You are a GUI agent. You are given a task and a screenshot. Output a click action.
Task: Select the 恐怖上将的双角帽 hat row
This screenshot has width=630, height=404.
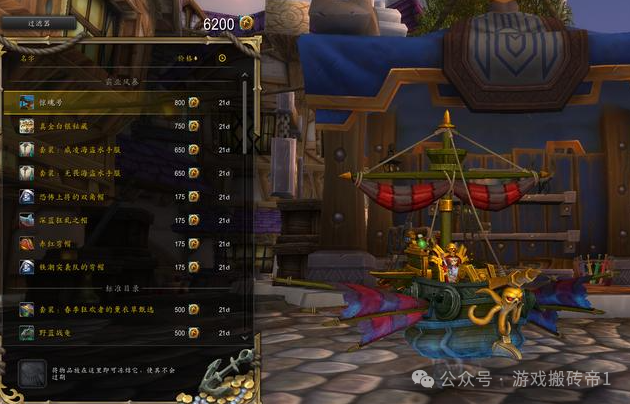(x=120, y=196)
